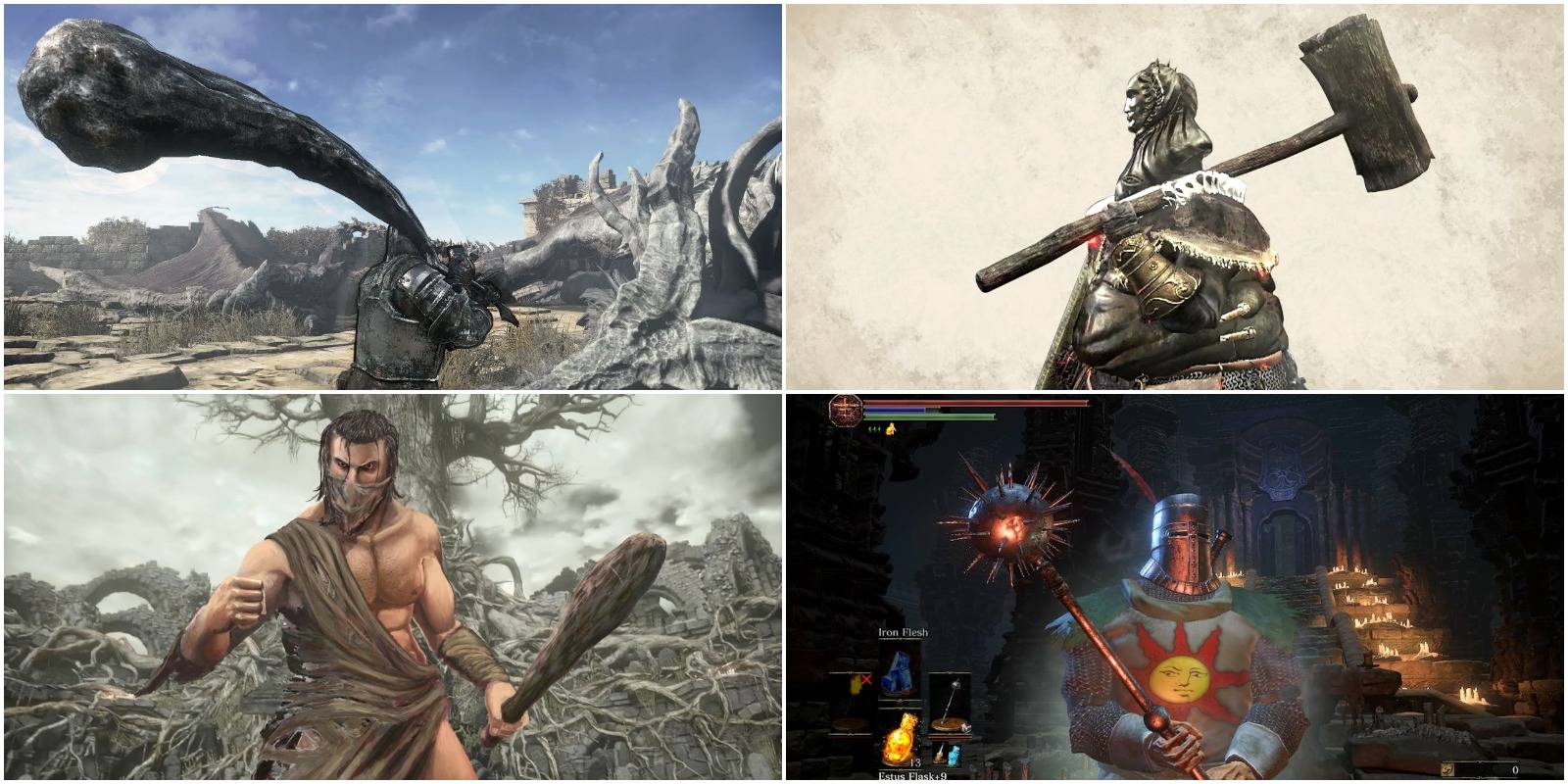Click the yellow ember icon under the stamina bar
This screenshot has width=1568, height=784.
coord(892,427)
